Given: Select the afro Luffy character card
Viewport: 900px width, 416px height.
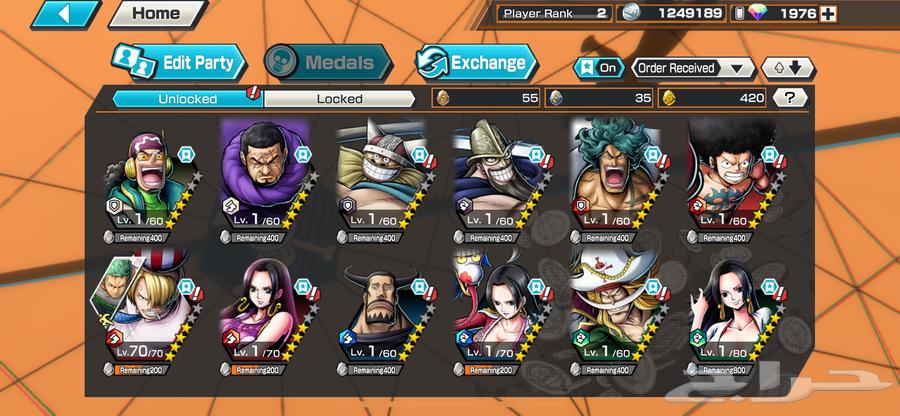Looking at the screenshot, I should pyautogui.click(x=730, y=180).
